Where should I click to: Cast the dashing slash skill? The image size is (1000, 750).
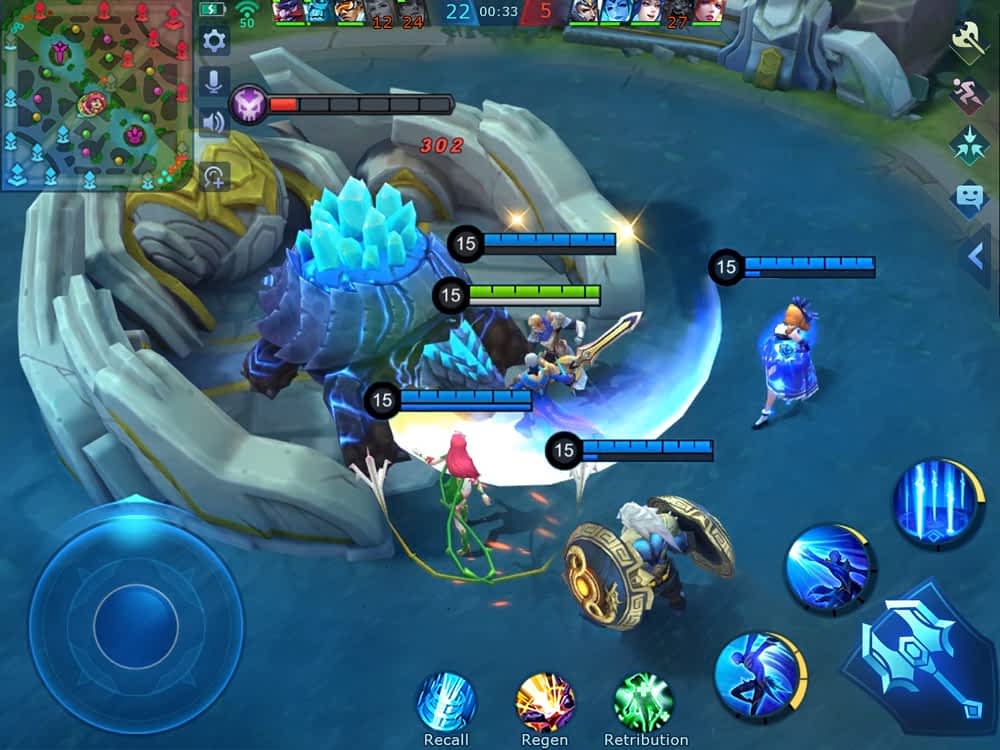pos(831,569)
